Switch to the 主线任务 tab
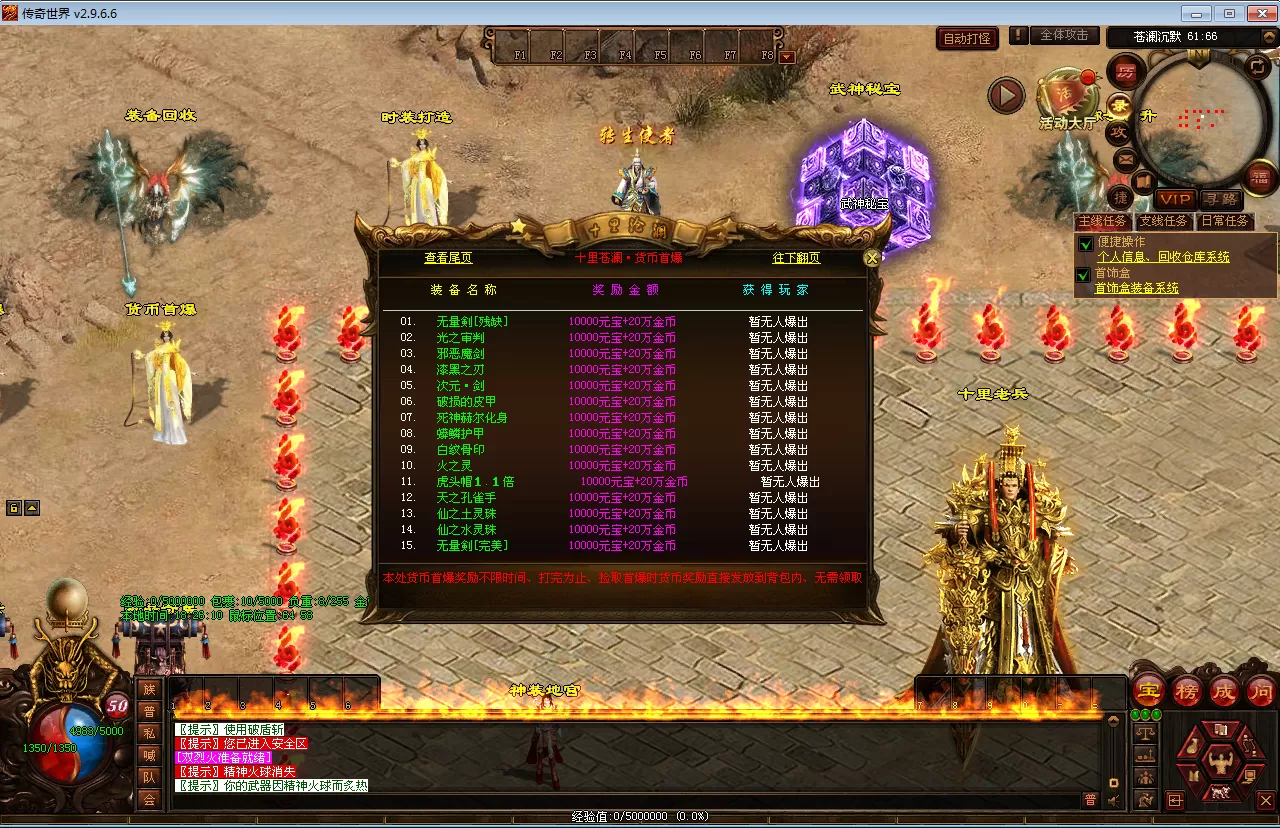The image size is (1280, 828). (x=1102, y=221)
